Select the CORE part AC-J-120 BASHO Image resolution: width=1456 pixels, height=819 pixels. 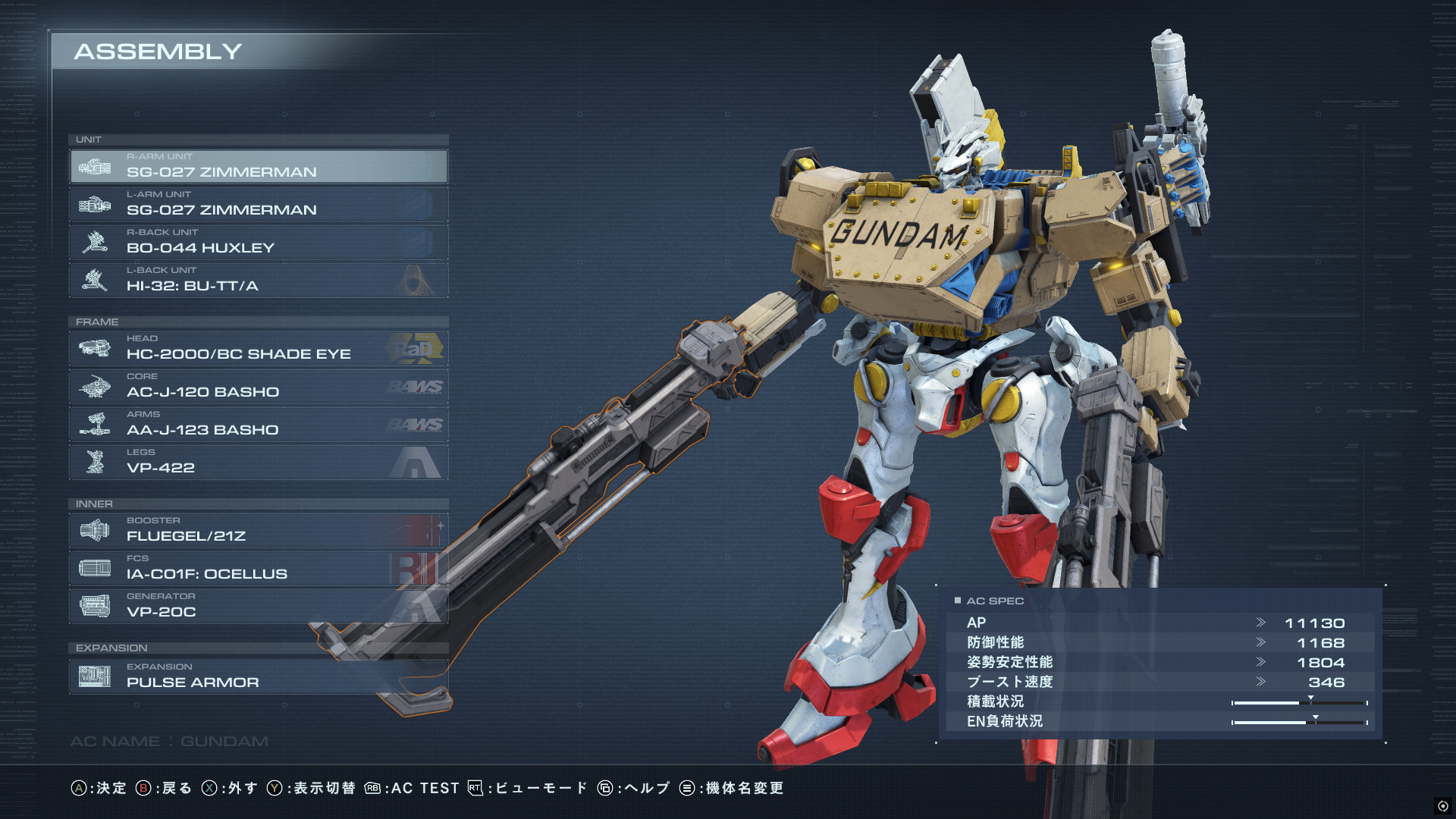[258, 386]
